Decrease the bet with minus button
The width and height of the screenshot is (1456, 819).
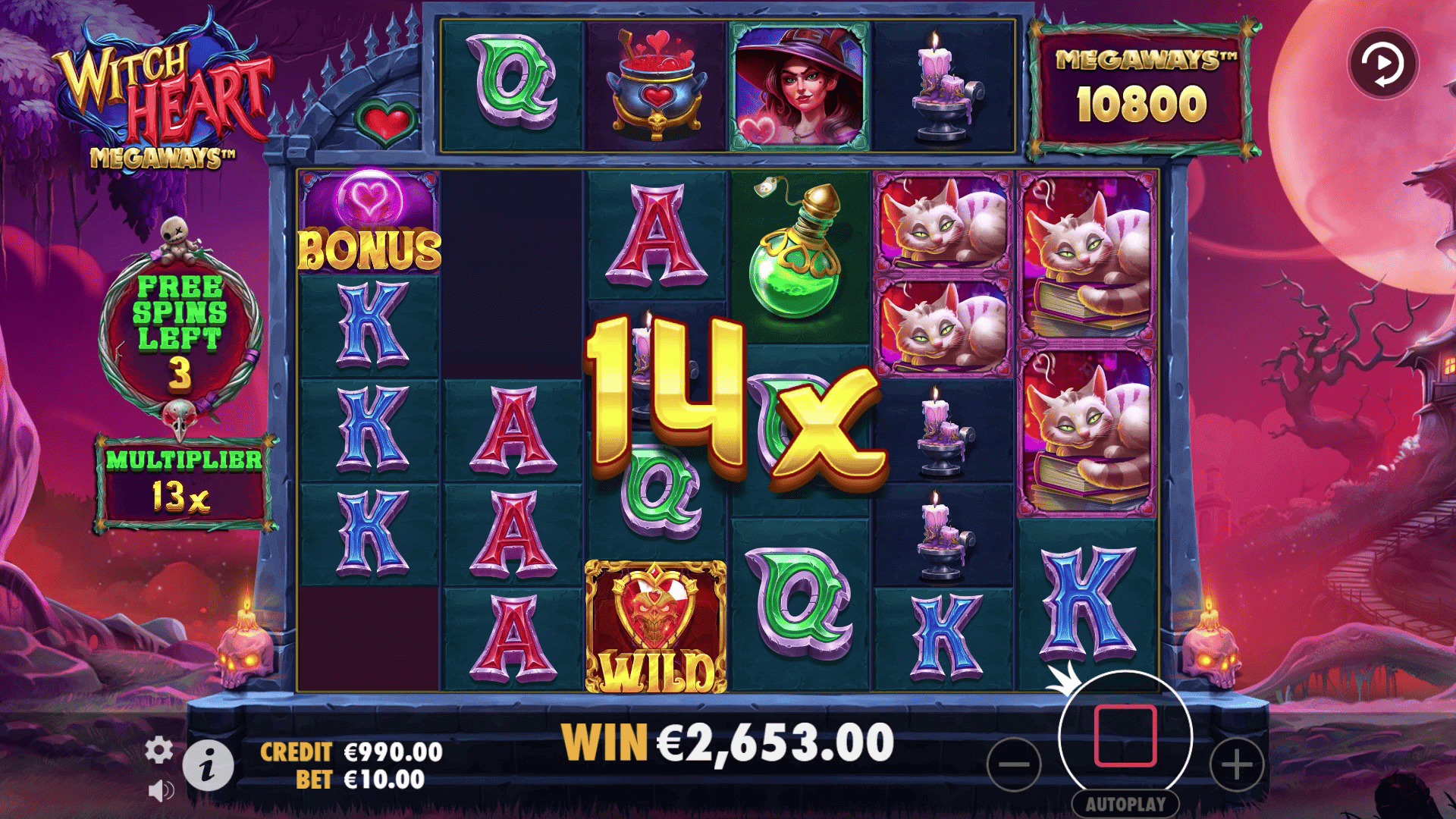coord(1014,764)
